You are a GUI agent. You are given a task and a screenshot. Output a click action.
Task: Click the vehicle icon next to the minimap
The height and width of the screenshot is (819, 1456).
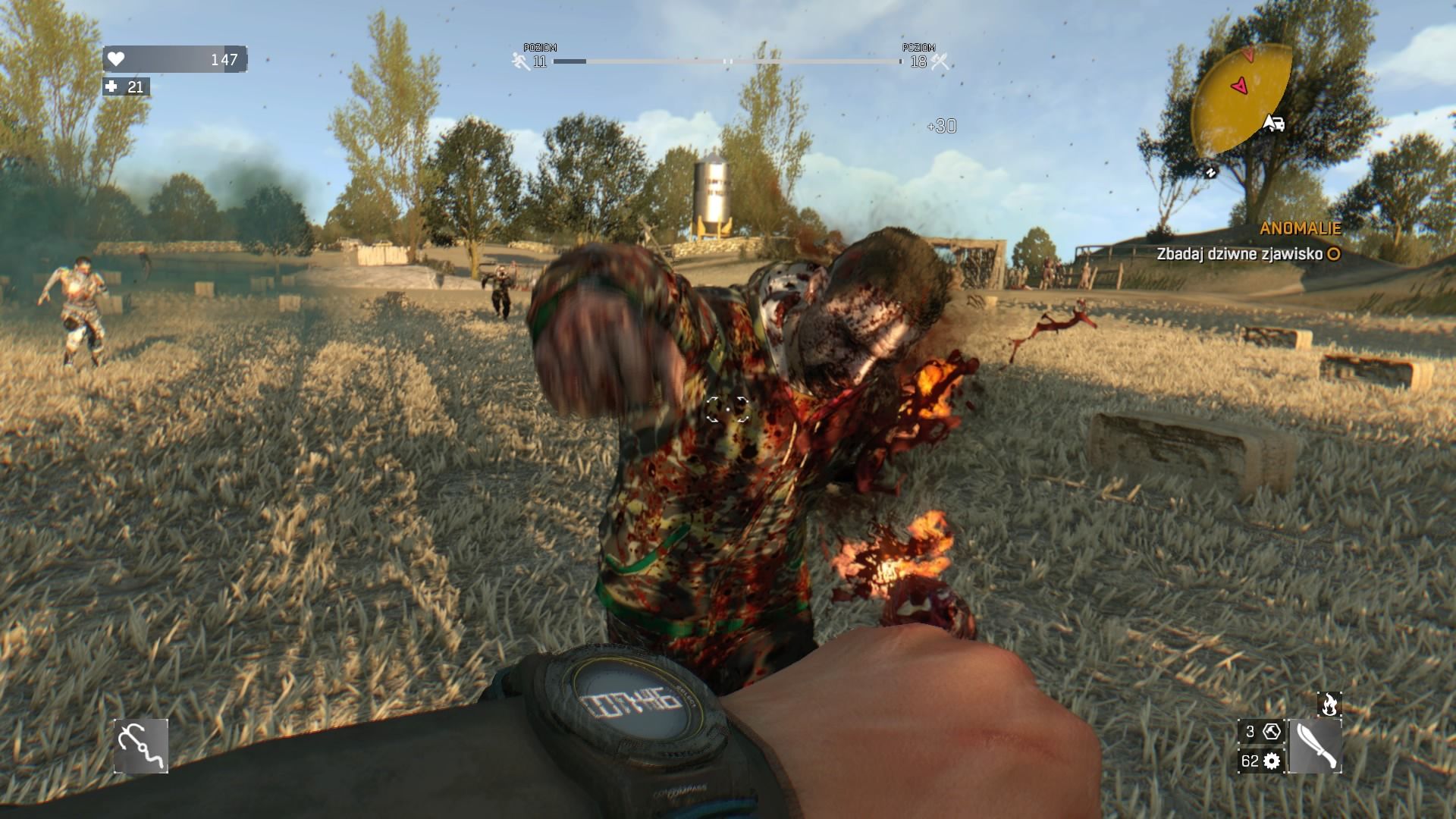pyautogui.click(x=1277, y=124)
